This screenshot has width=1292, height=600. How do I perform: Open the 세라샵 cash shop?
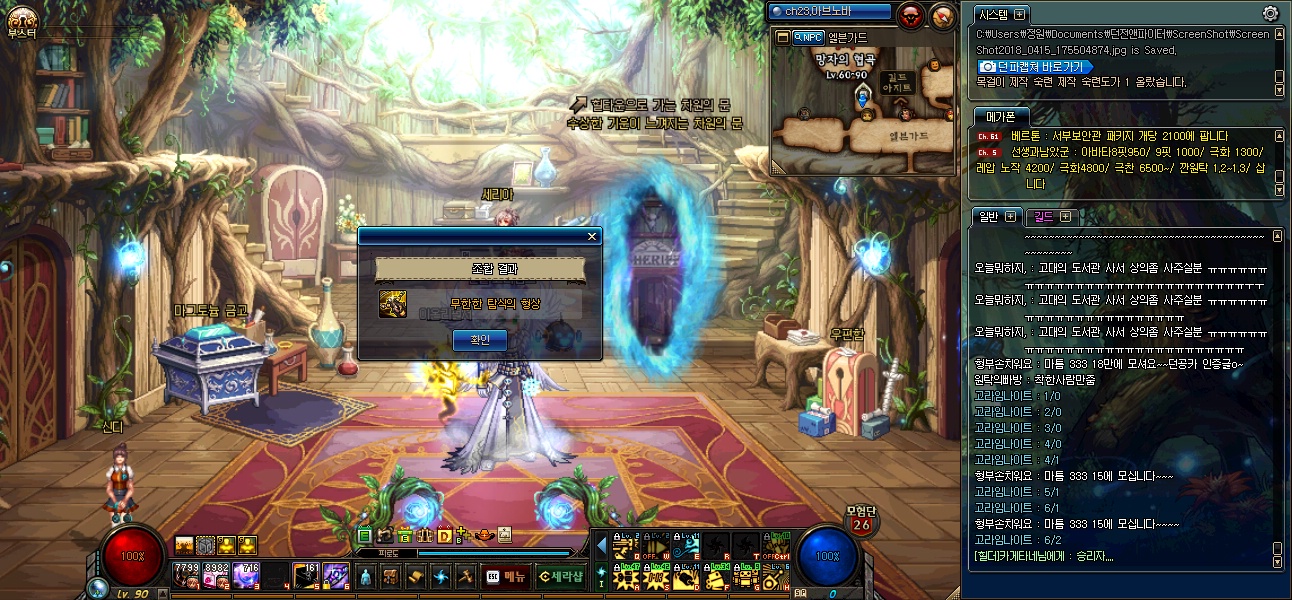559,576
